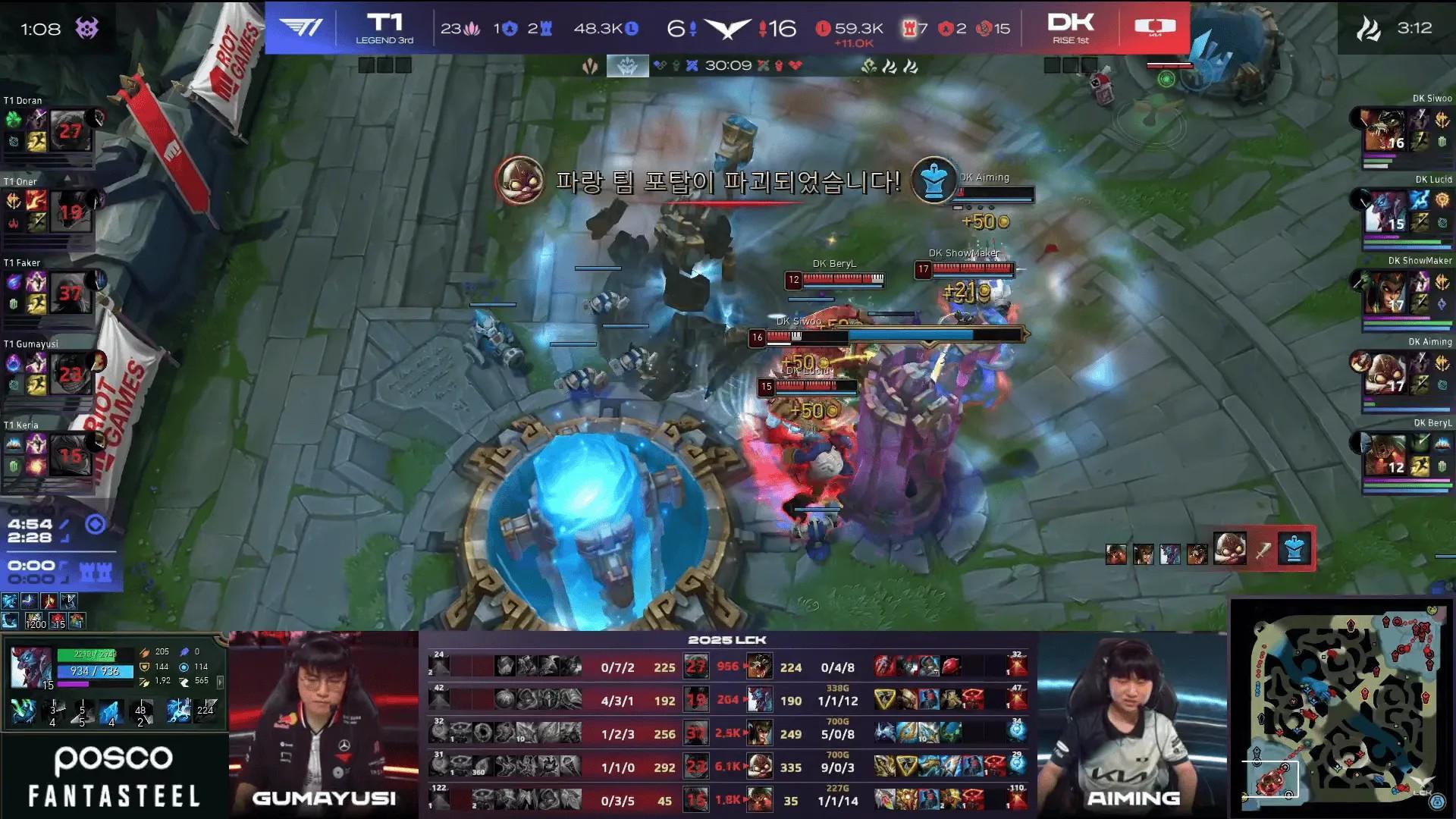Open the Gumayusi player camera

[324, 724]
